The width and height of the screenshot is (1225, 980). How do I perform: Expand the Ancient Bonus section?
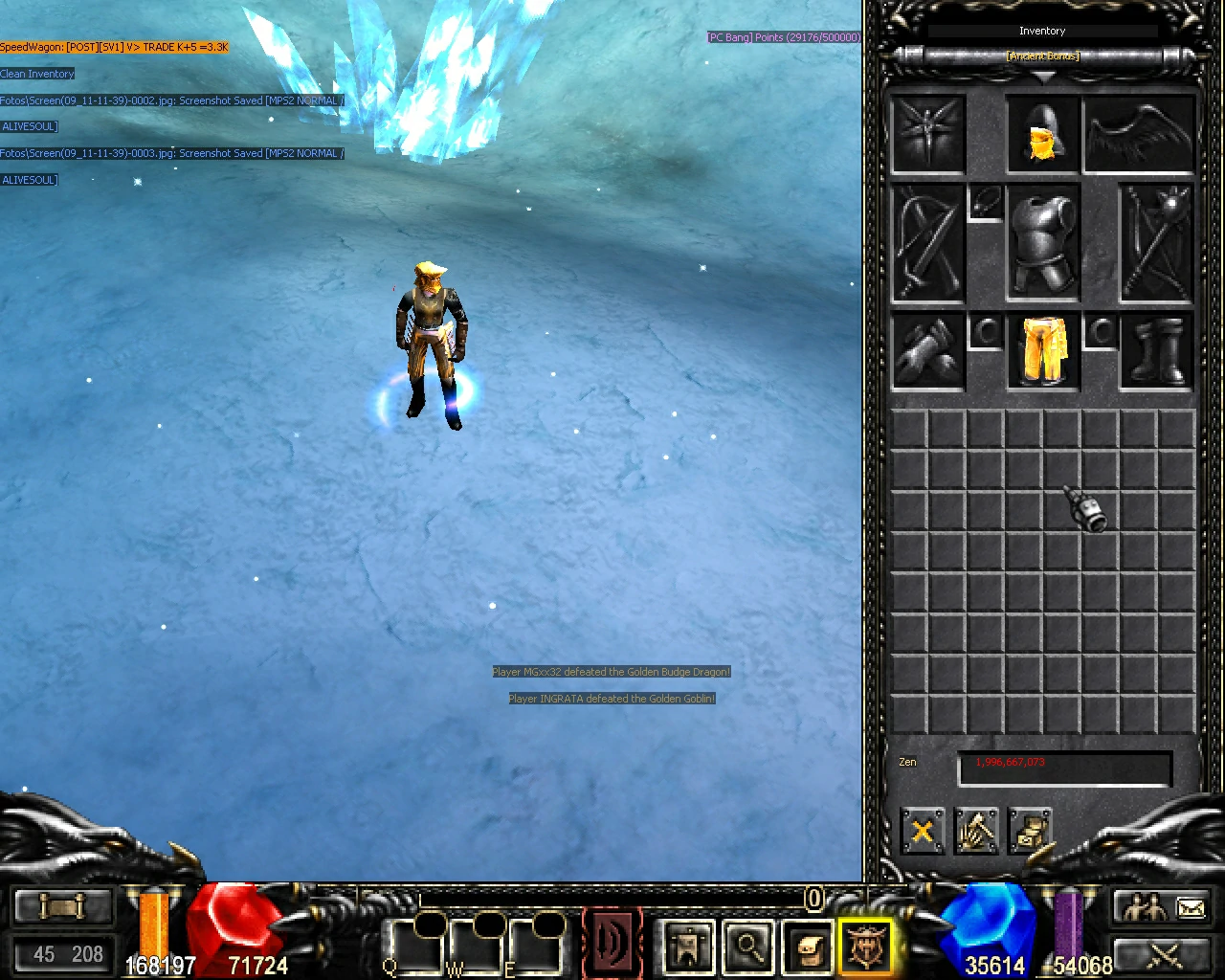[x=1041, y=56]
